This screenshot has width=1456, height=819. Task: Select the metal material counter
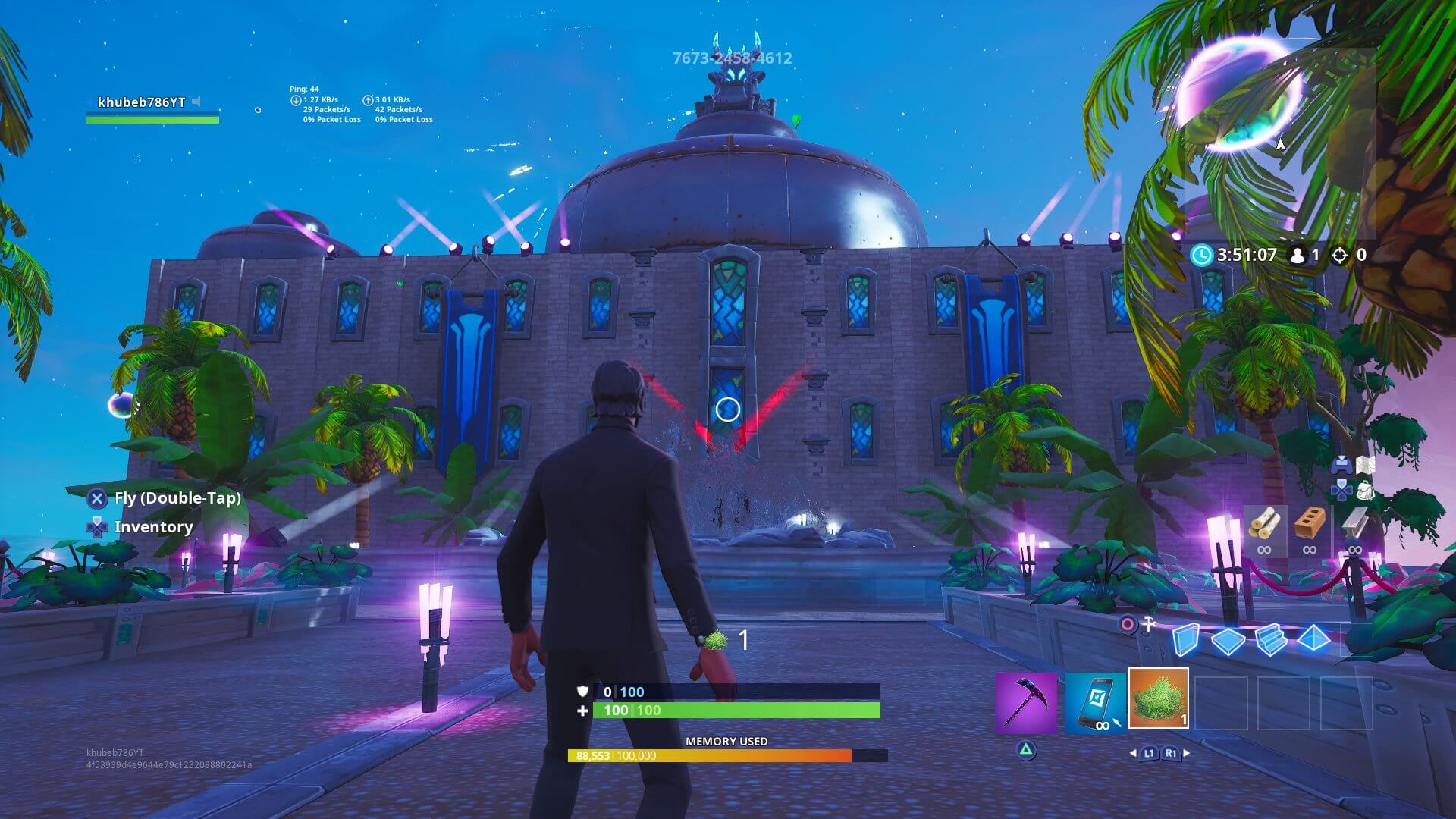tap(1354, 523)
